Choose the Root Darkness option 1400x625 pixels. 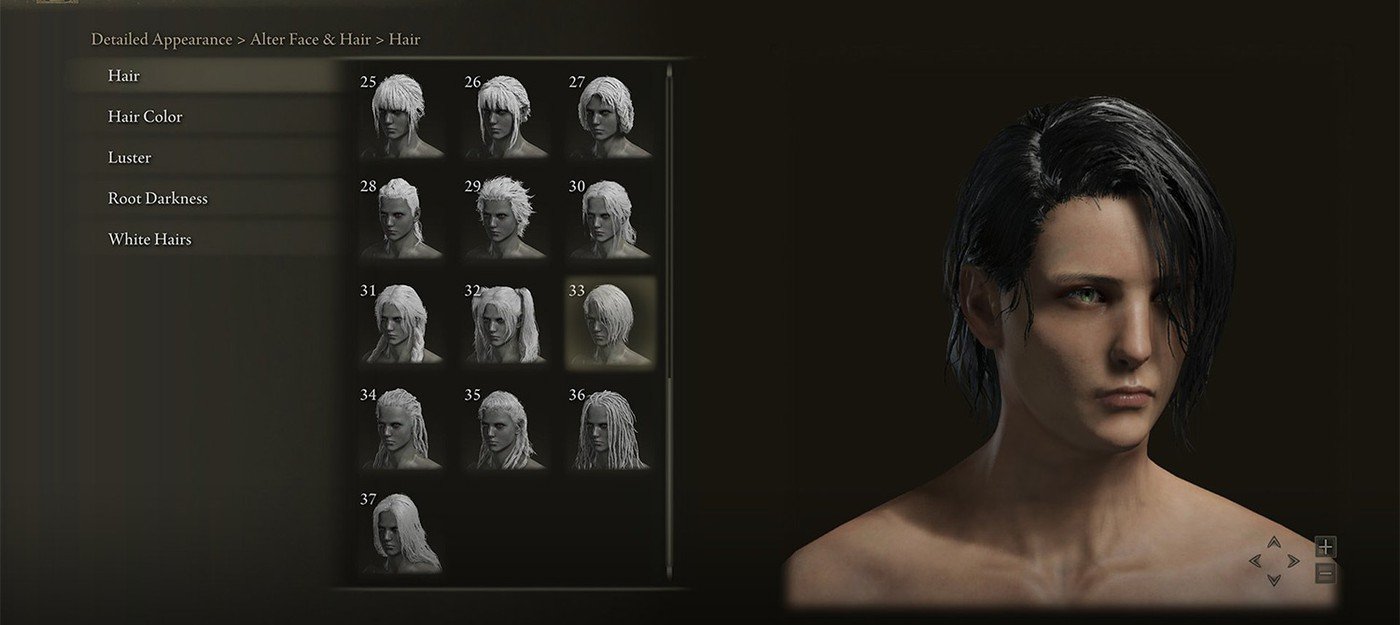coord(158,199)
